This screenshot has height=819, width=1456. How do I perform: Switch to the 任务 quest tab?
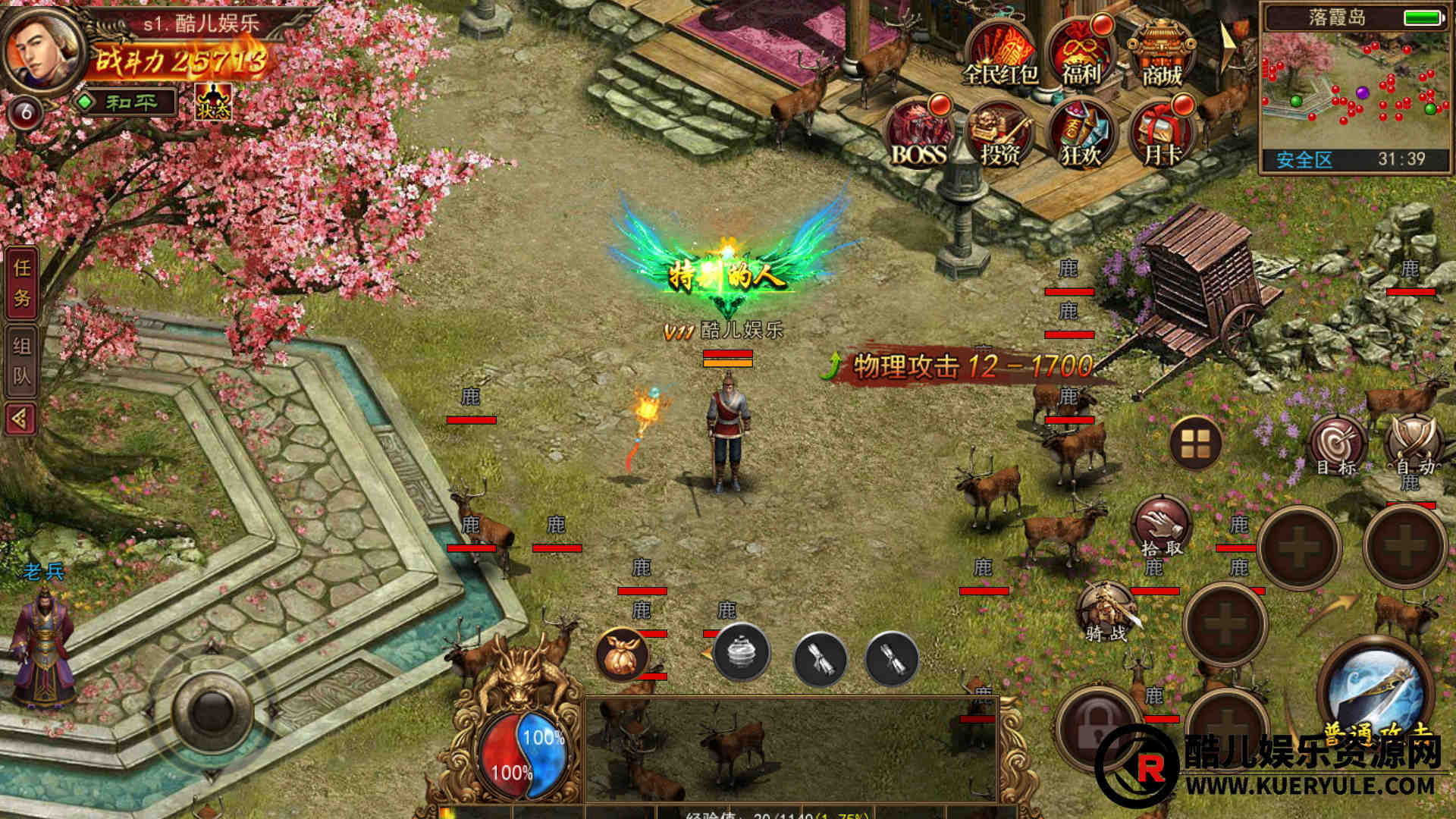(22, 282)
